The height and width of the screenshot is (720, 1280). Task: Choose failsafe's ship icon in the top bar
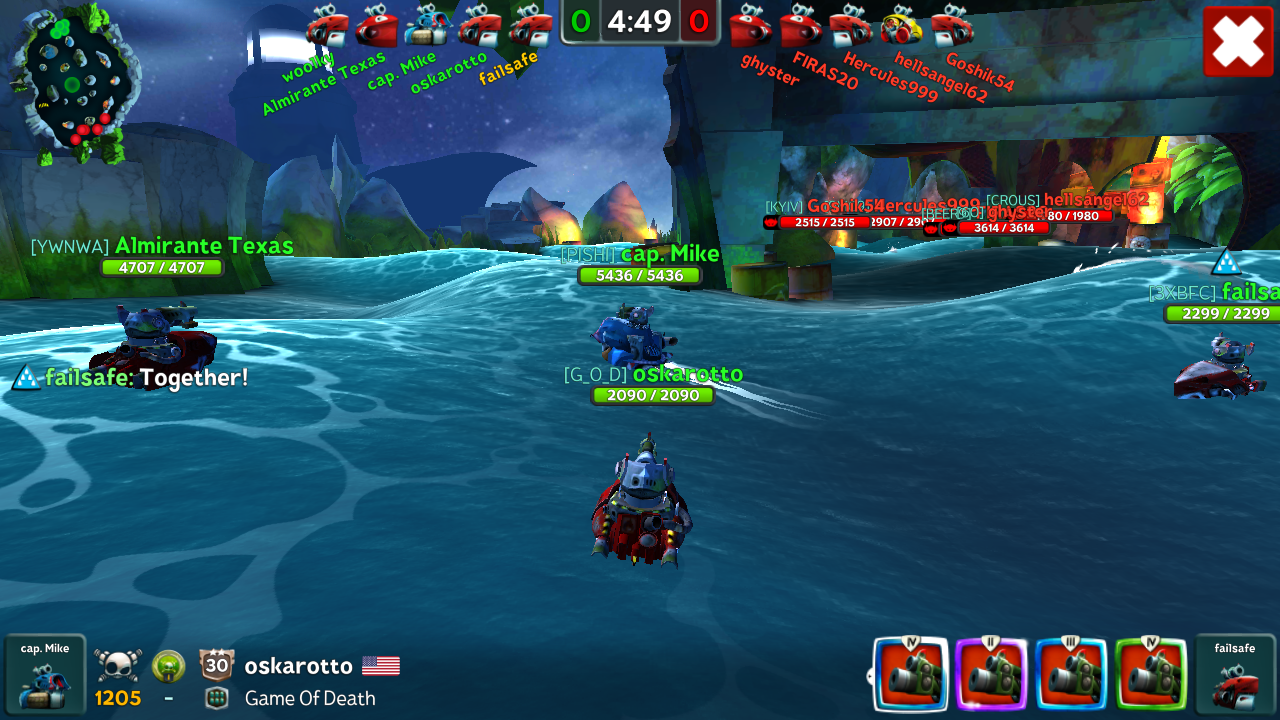[530, 26]
